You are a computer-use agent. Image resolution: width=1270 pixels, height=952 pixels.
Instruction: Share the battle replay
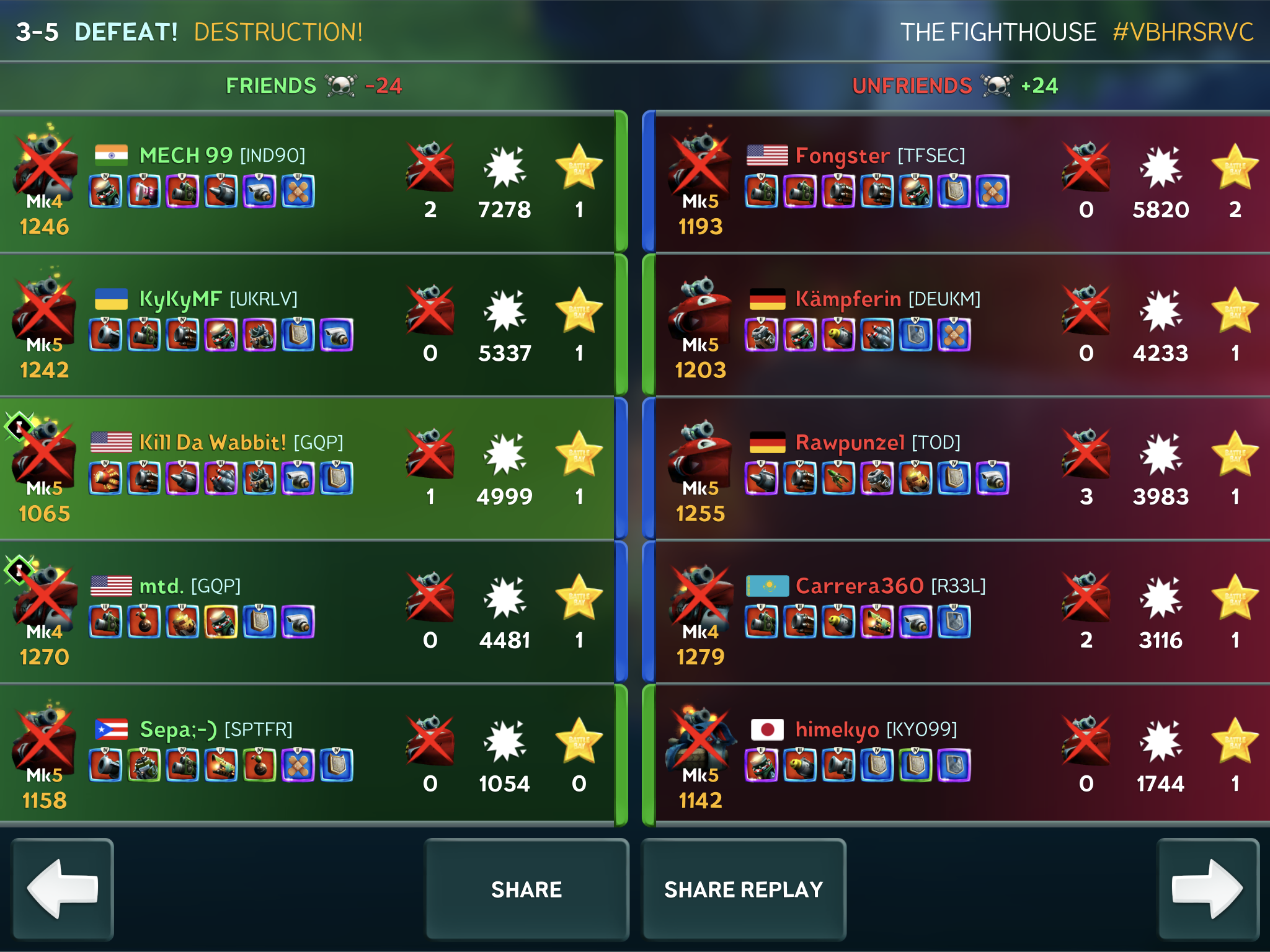click(x=744, y=889)
